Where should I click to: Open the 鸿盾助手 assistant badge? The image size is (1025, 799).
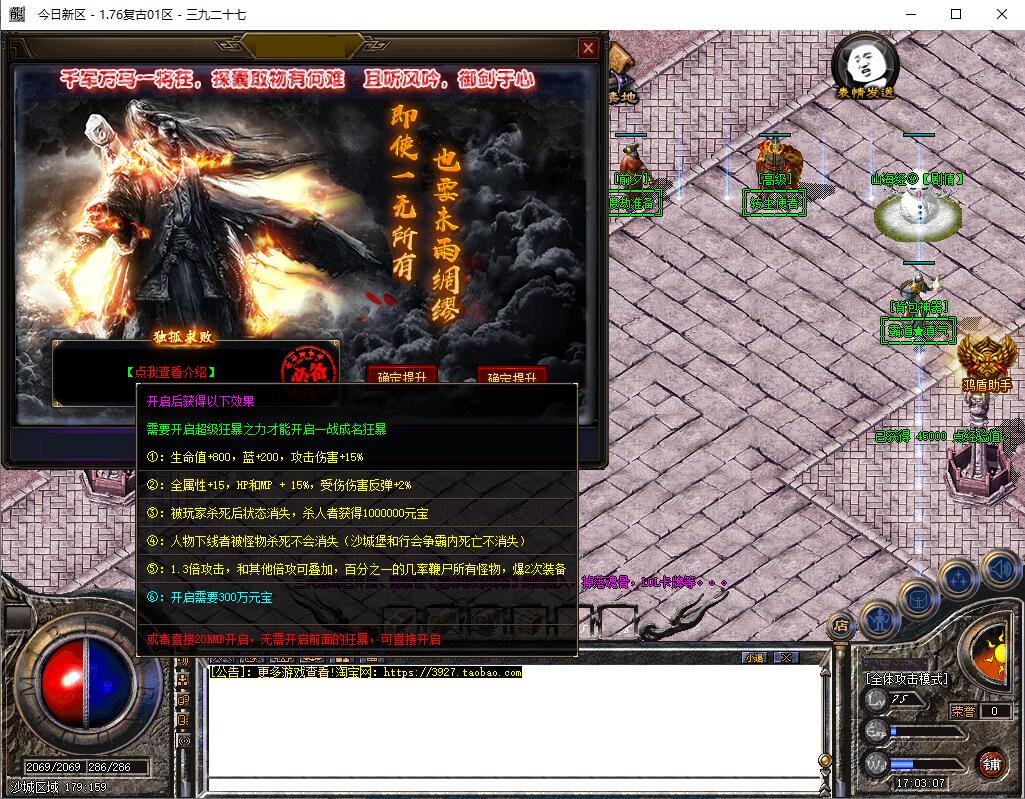pos(987,362)
